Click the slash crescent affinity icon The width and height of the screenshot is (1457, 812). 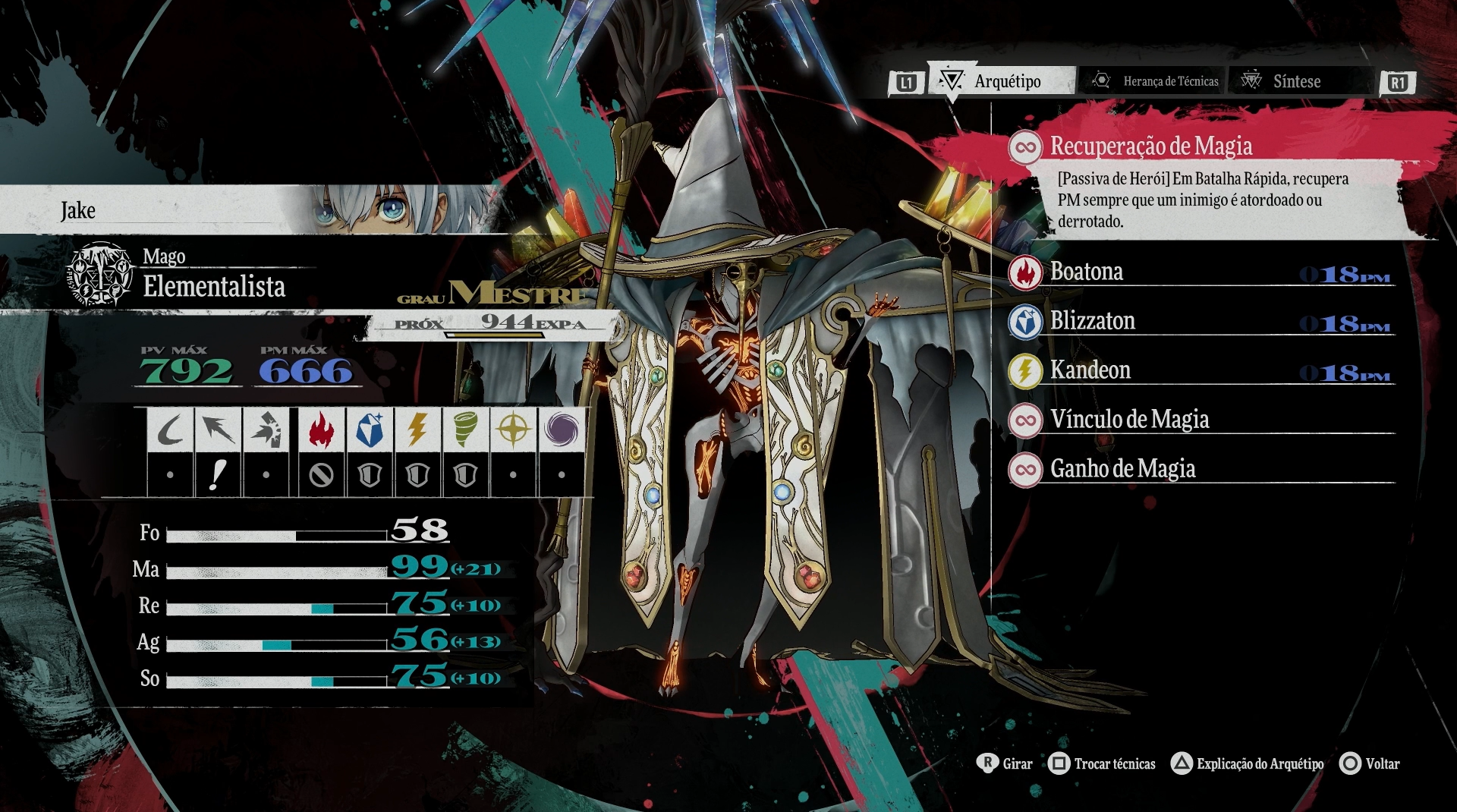coord(170,430)
